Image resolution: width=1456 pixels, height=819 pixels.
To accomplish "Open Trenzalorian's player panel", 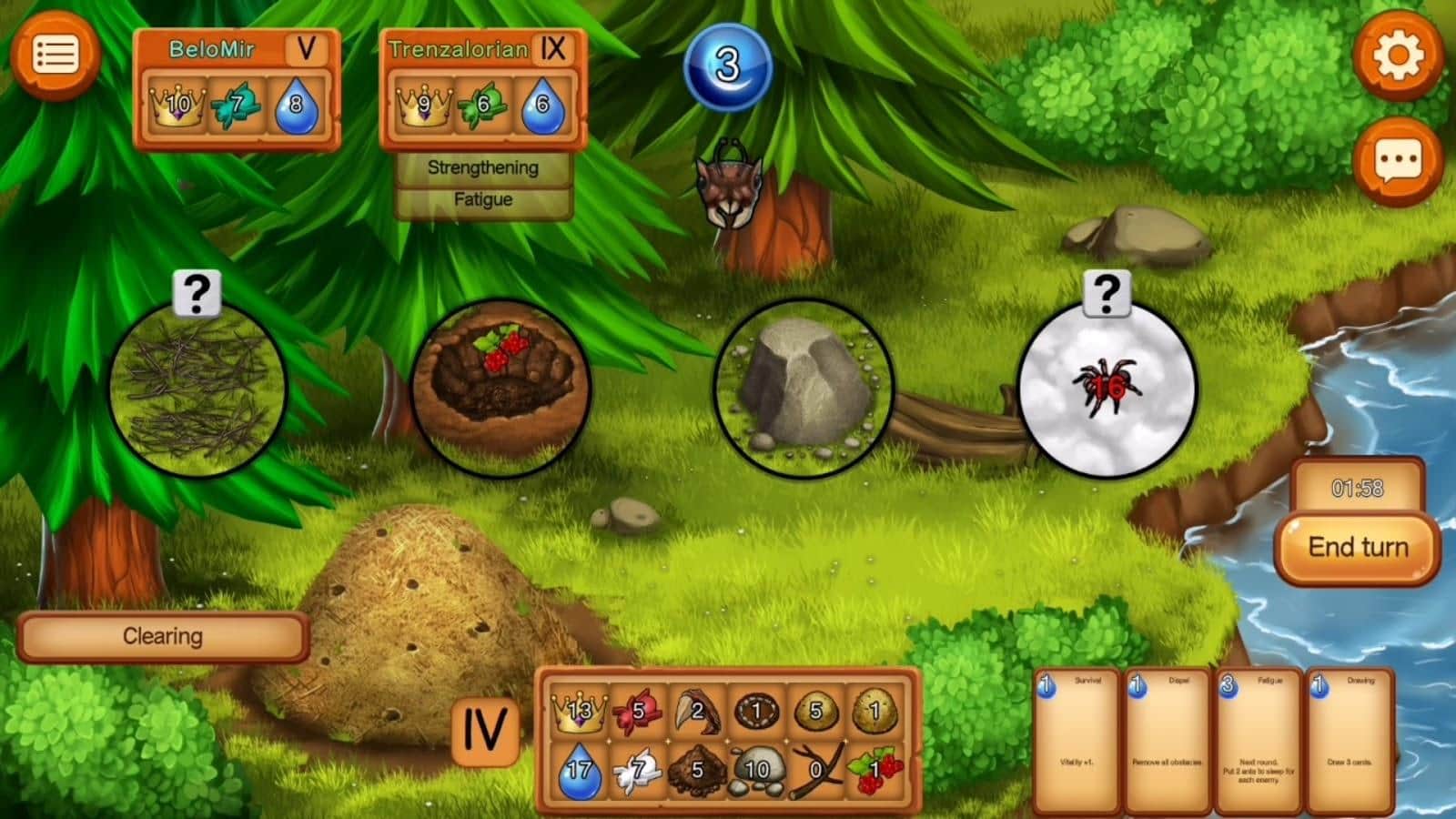I will click(x=482, y=88).
